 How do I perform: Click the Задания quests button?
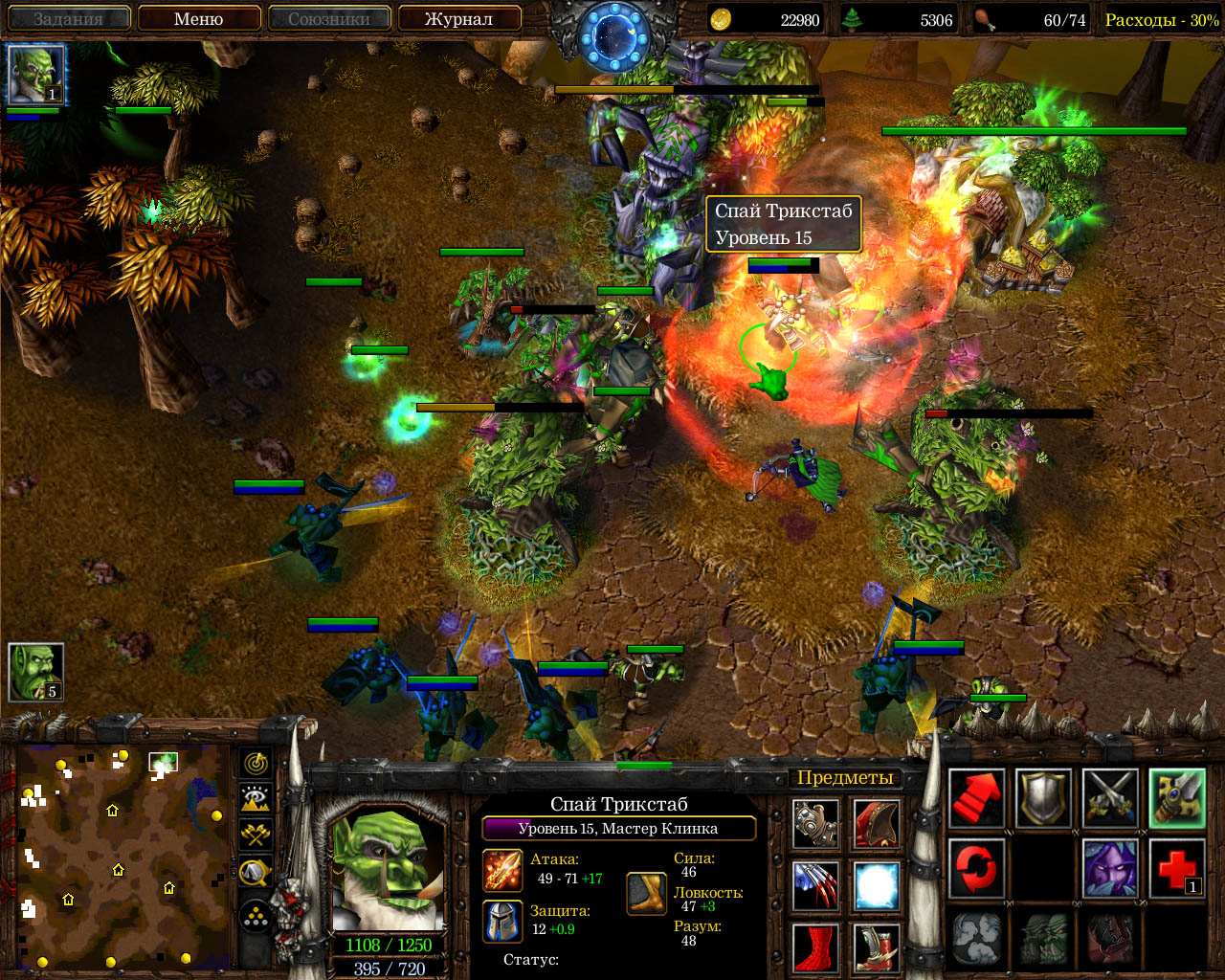[67, 18]
